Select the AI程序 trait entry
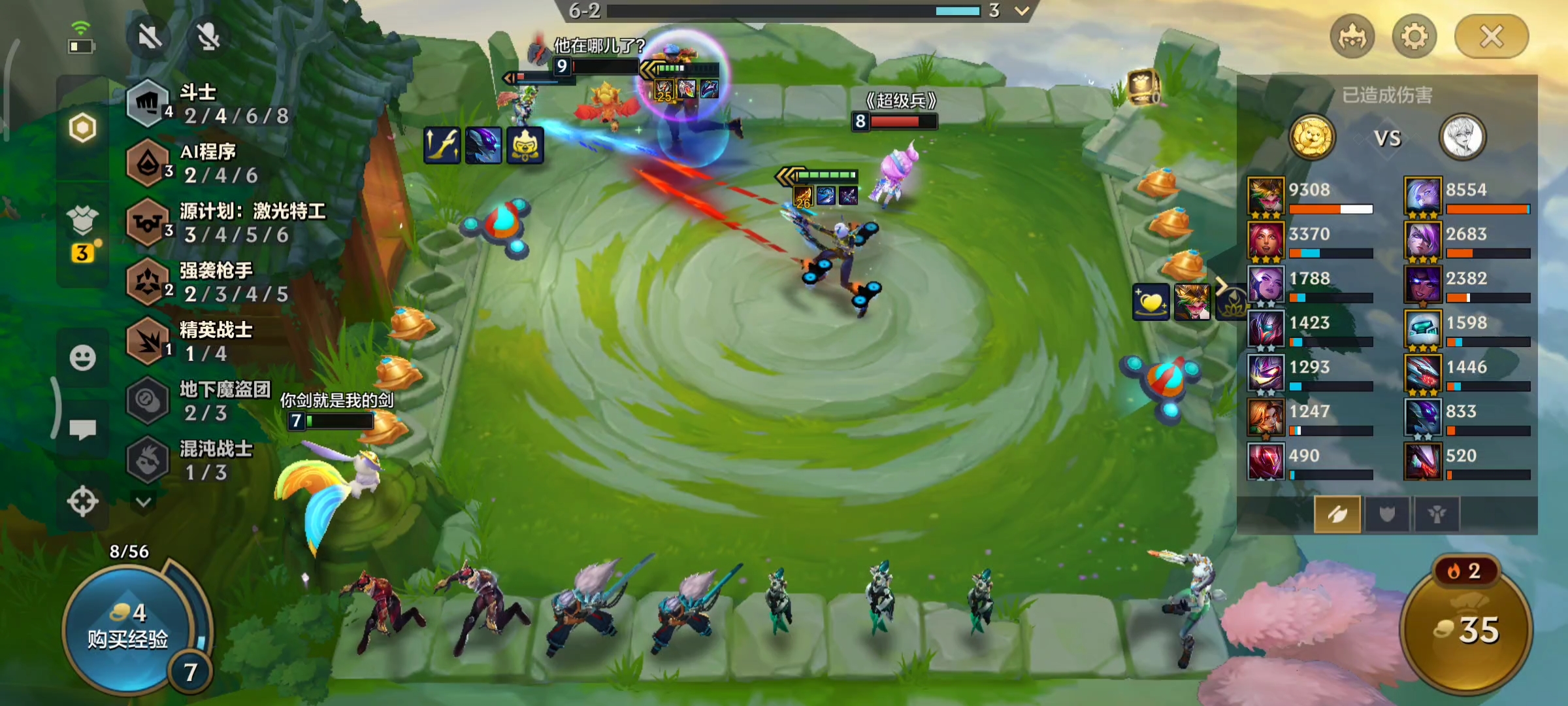 tap(209, 163)
